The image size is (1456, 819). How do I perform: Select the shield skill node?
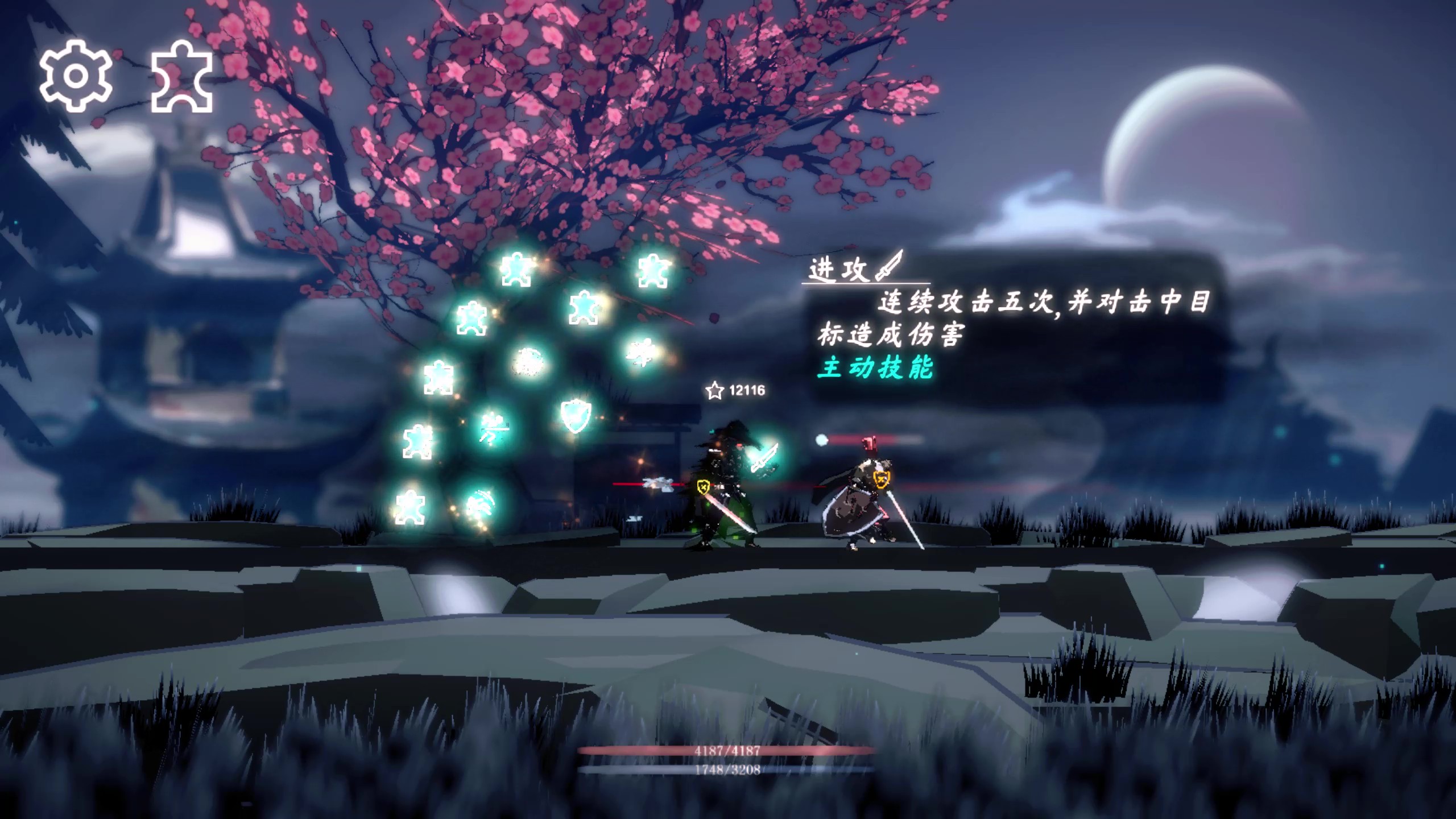click(575, 416)
